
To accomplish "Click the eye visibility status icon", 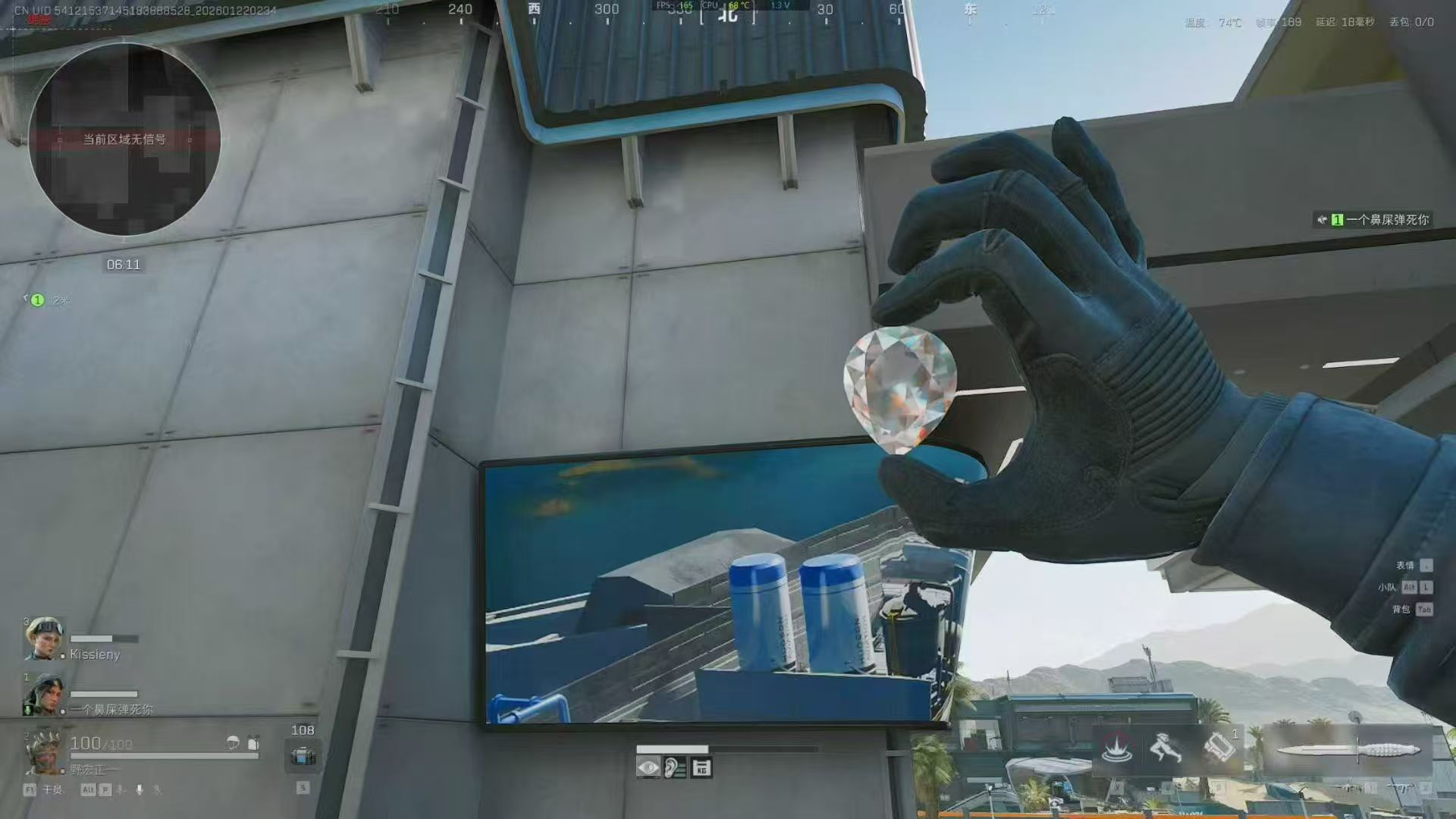I will coord(648,768).
